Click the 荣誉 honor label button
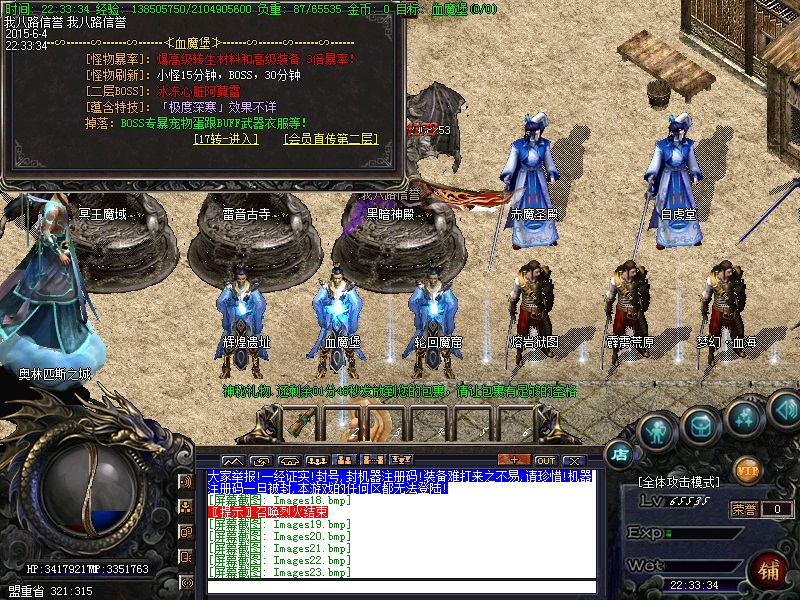 coord(743,509)
